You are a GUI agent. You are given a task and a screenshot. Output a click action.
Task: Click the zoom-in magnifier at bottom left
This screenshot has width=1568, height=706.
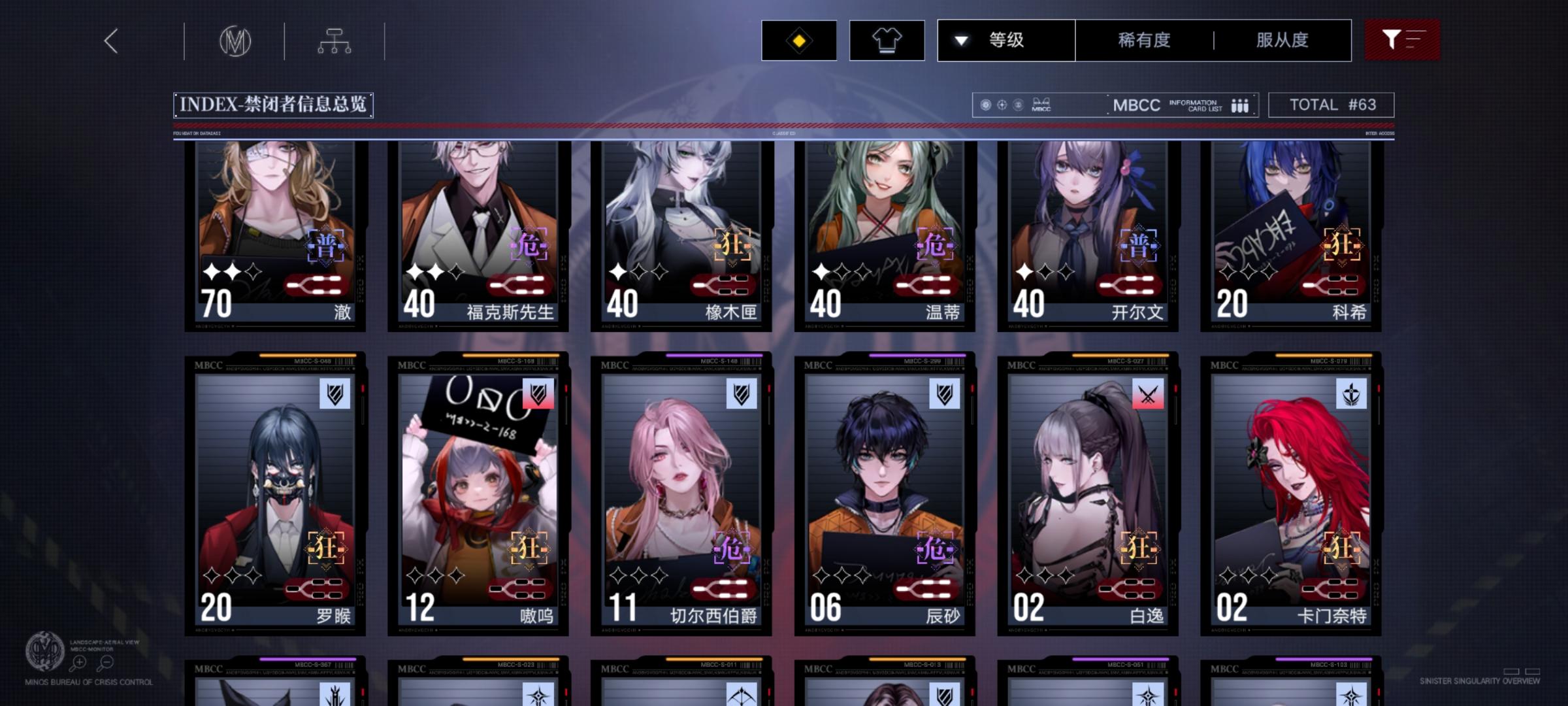coord(79,662)
